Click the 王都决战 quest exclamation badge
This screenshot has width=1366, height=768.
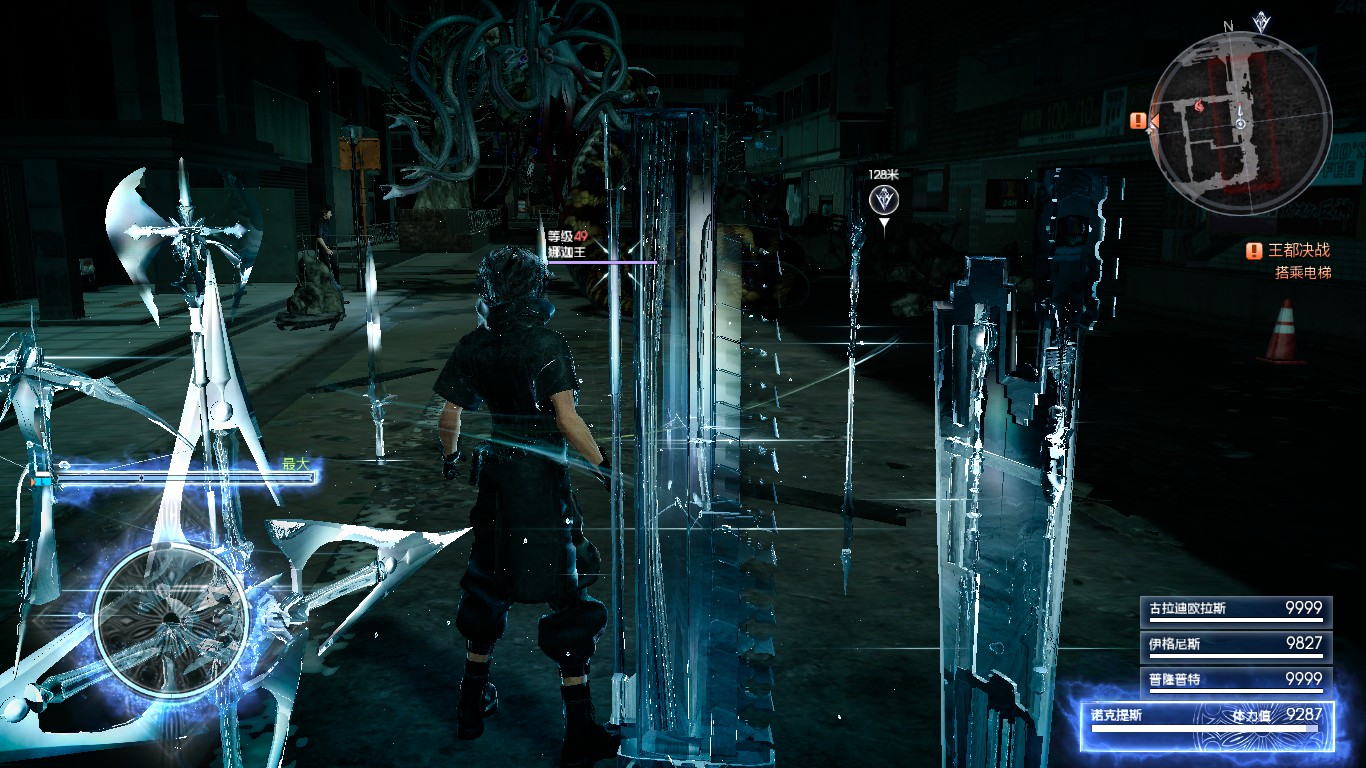[1254, 250]
